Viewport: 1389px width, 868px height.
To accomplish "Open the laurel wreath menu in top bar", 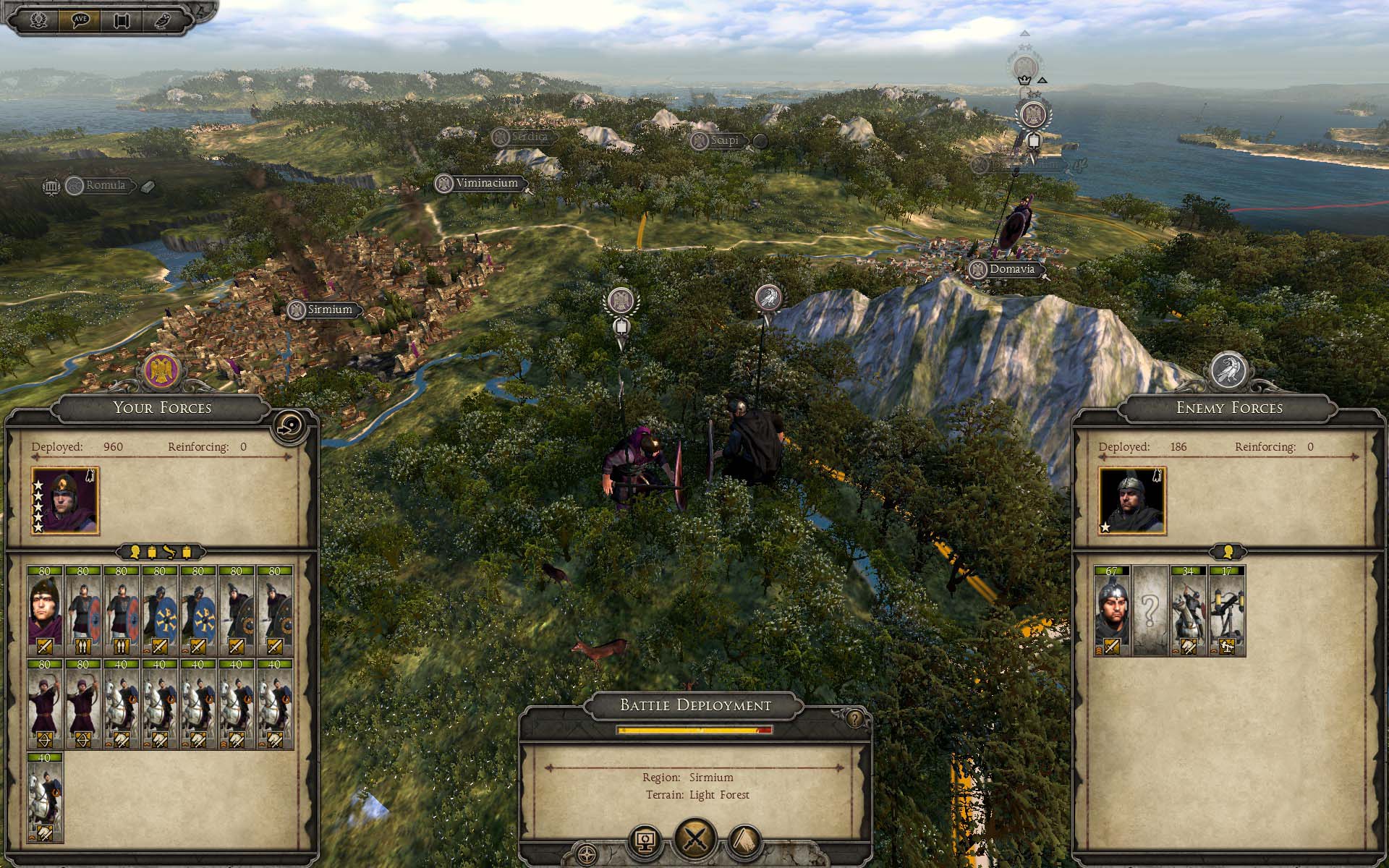I will tap(39, 20).
